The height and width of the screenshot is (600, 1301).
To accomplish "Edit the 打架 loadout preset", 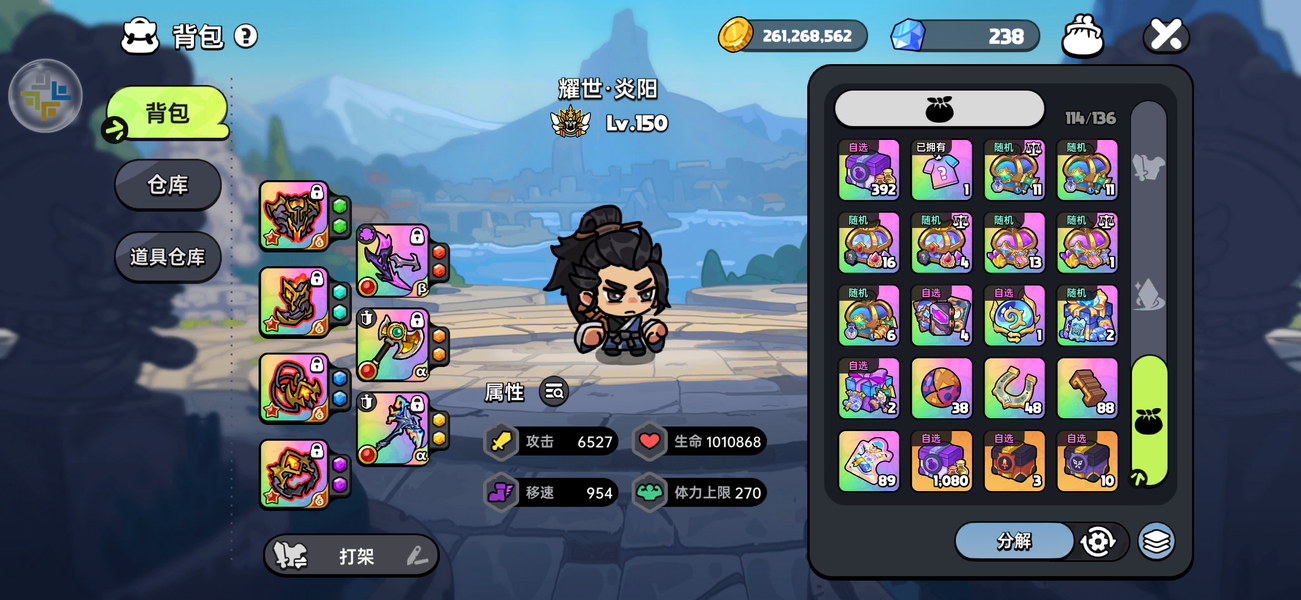I will [x=417, y=557].
